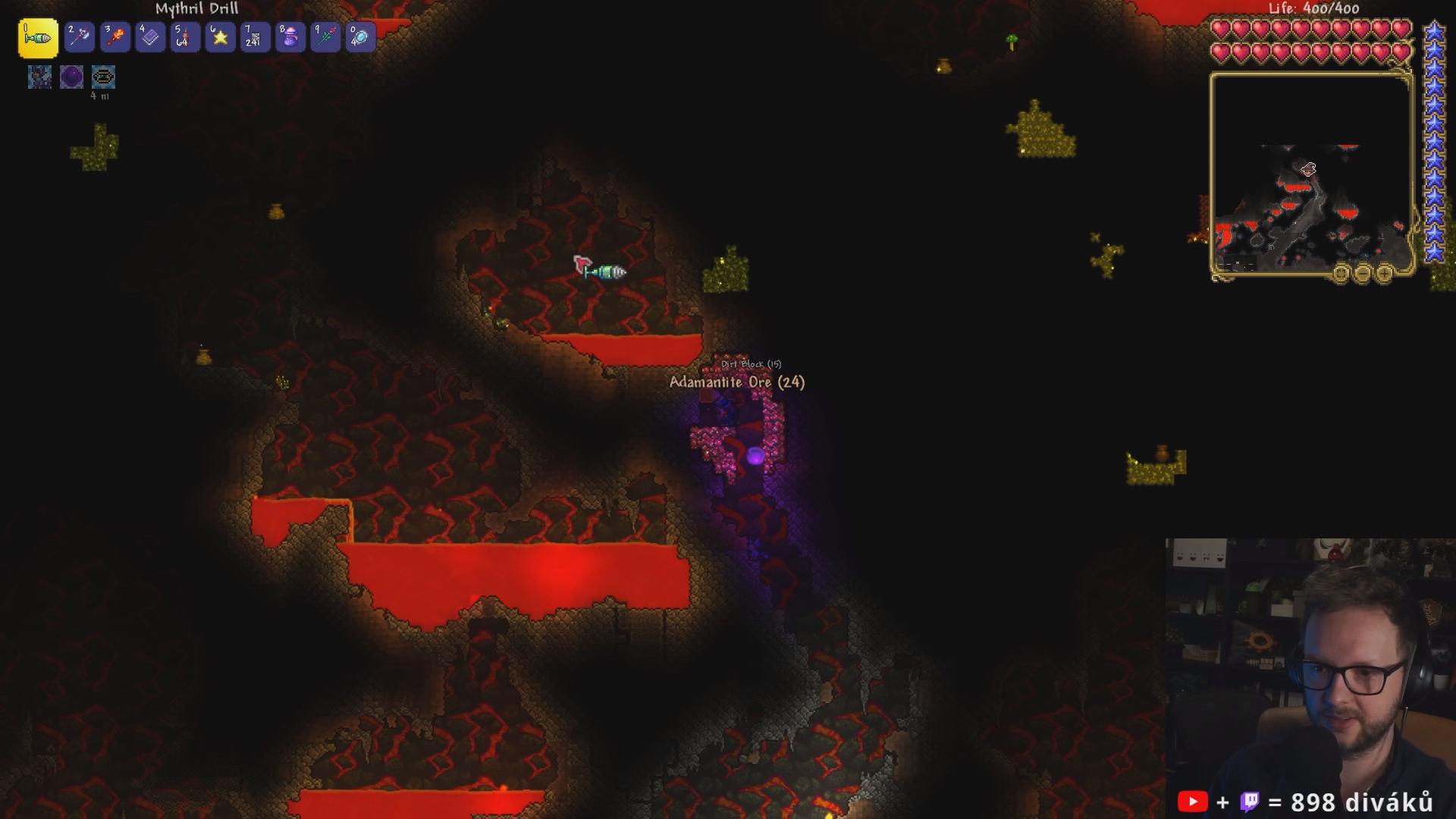Click the armor set buff icon
This screenshot has width=1456, height=819.
(39, 77)
